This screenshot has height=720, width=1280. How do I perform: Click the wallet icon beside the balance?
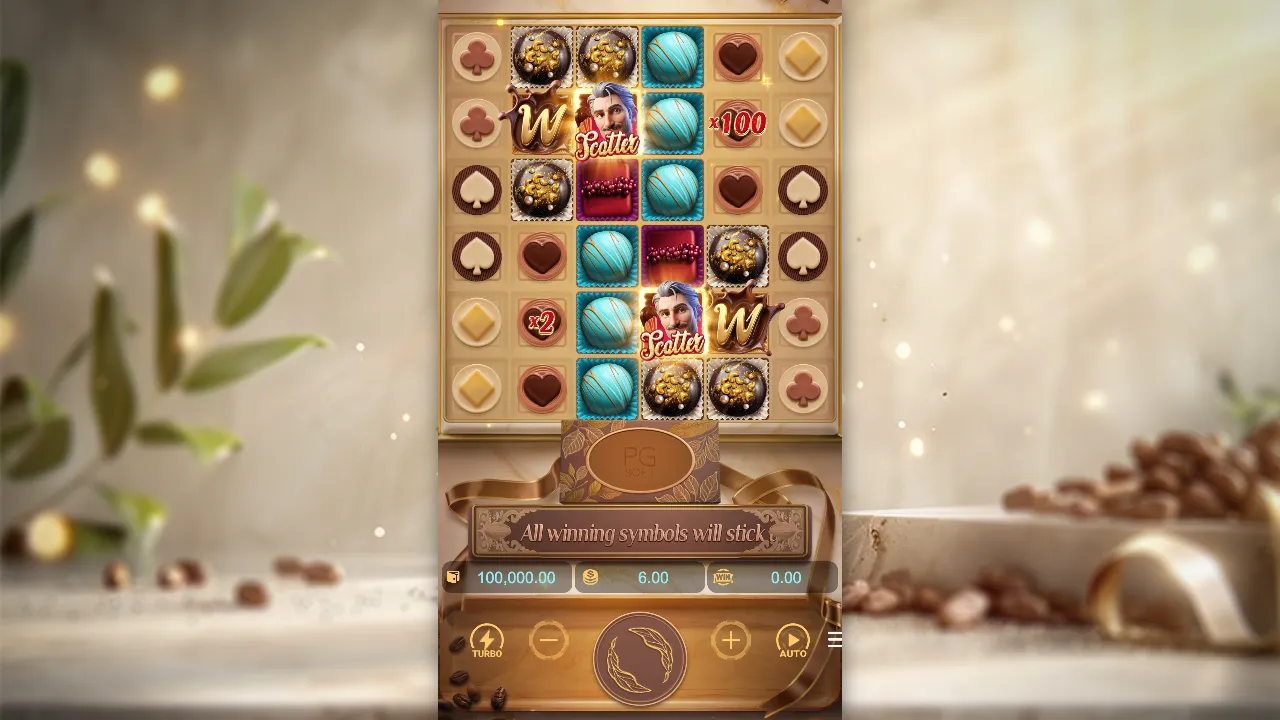click(454, 577)
